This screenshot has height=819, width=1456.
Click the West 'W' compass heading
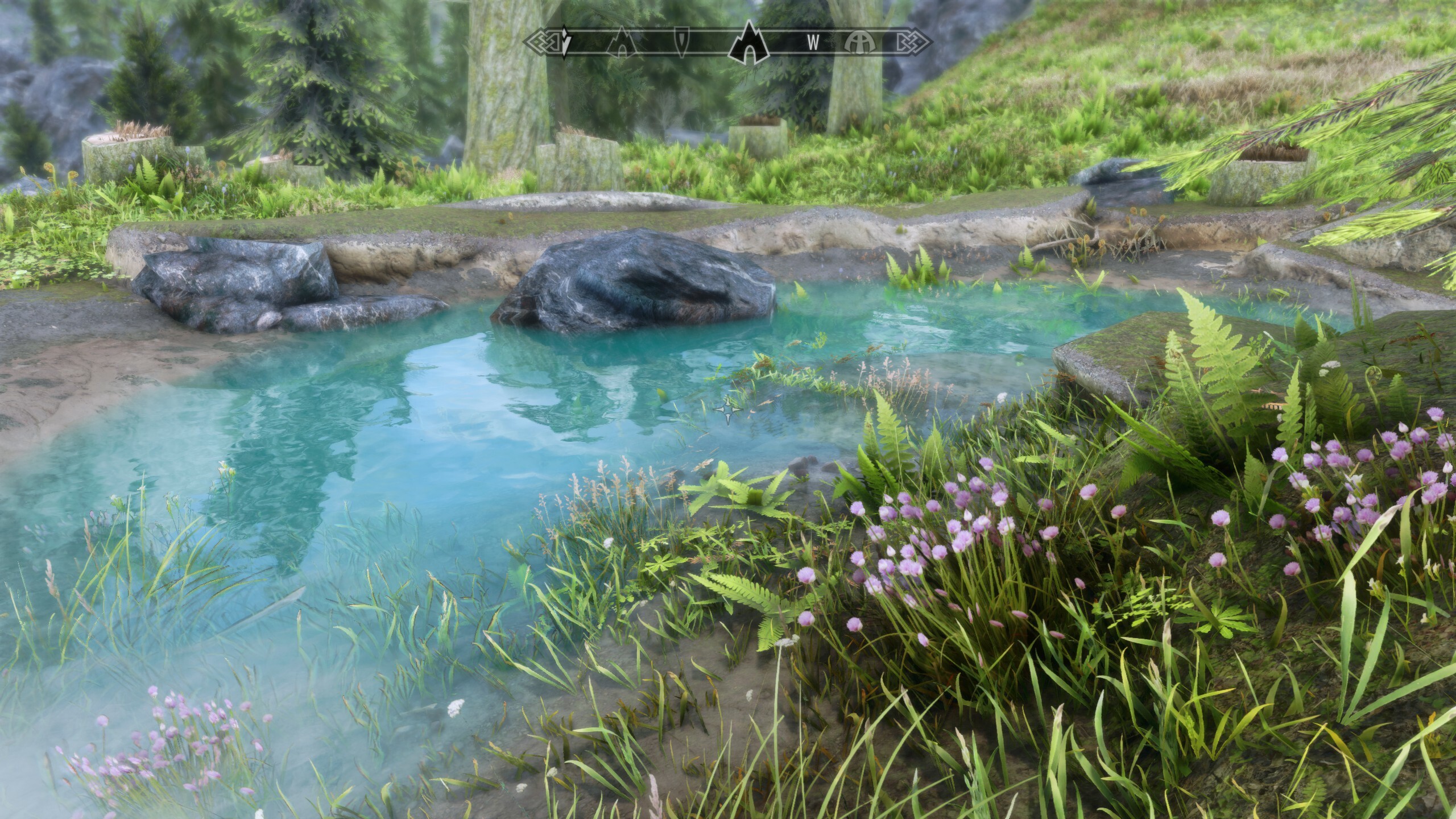(813, 42)
